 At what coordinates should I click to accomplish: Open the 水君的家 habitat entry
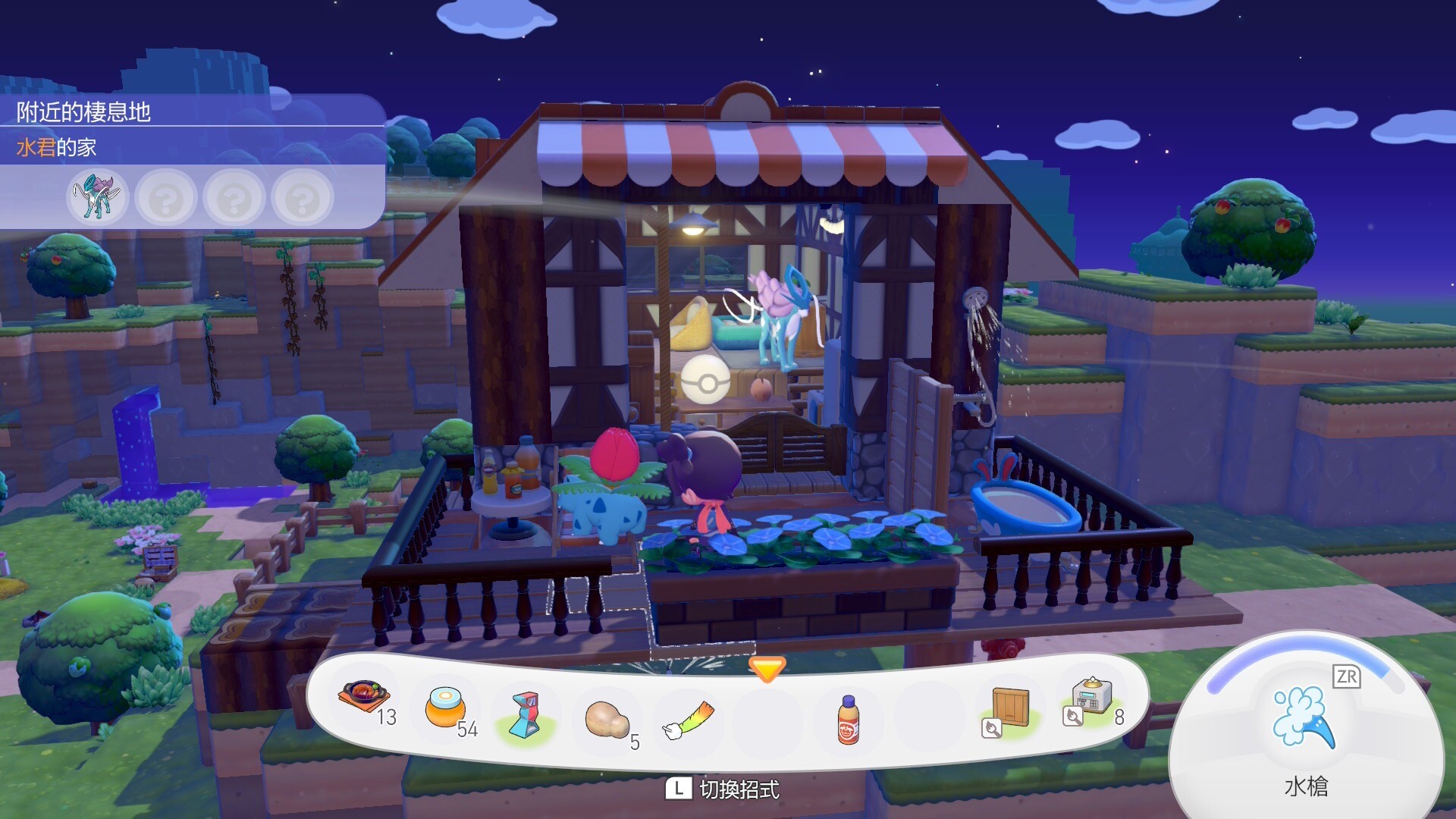57,147
